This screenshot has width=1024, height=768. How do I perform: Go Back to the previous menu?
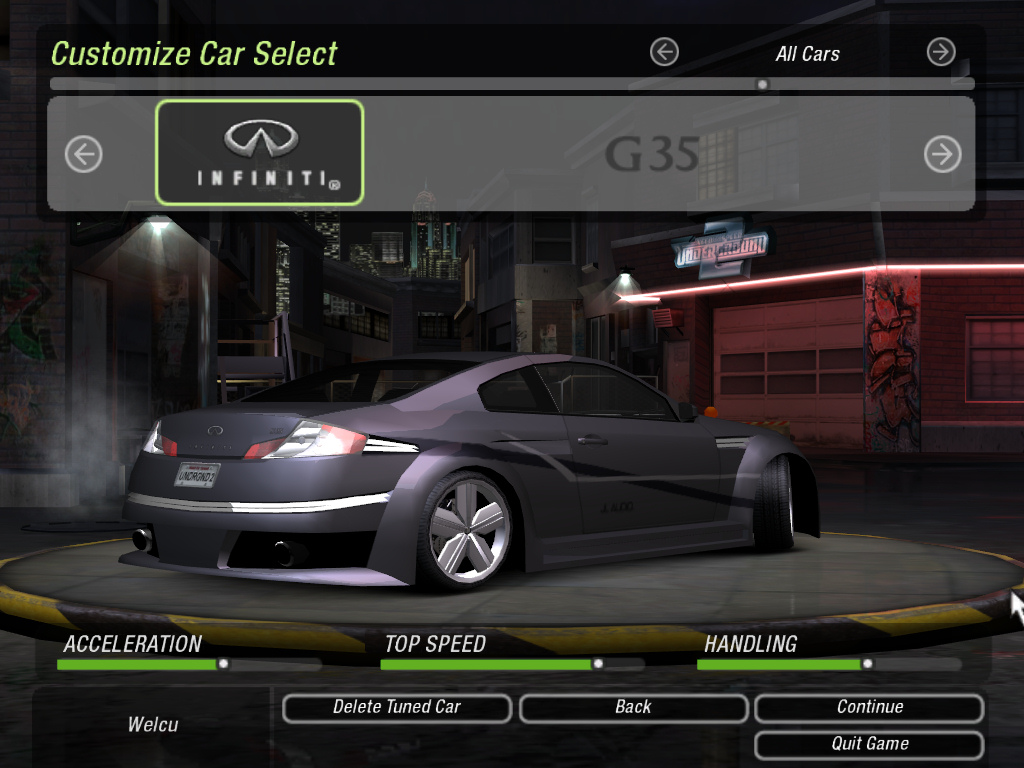pos(633,708)
